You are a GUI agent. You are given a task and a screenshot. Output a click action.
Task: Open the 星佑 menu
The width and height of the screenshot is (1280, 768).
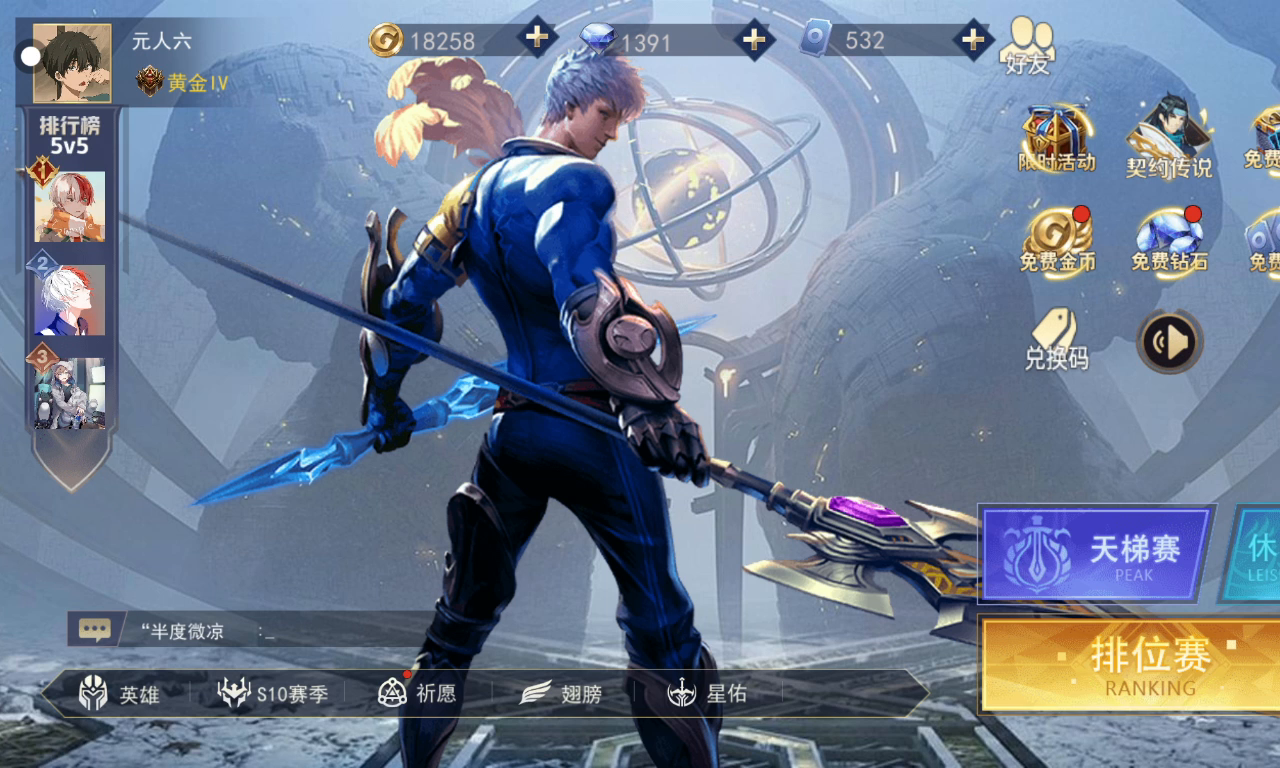pyautogui.click(x=708, y=693)
